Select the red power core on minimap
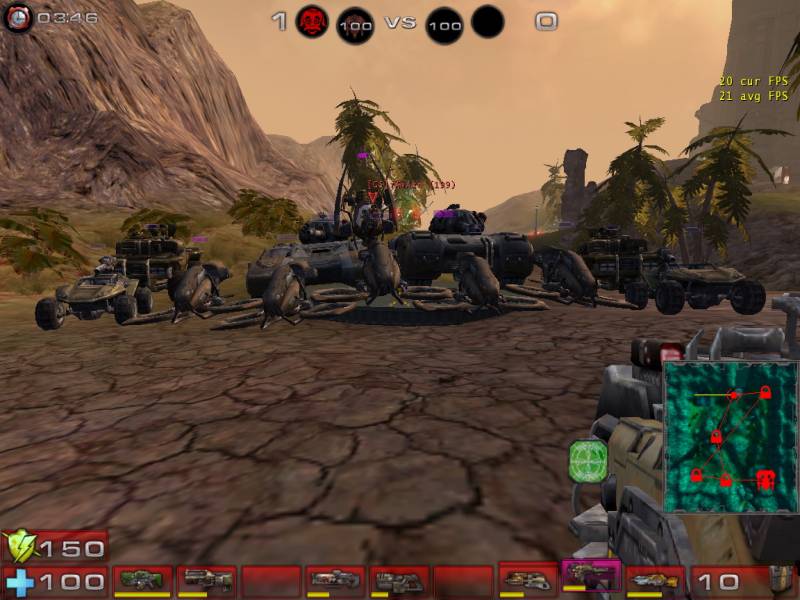The width and height of the screenshot is (800, 600). click(x=767, y=478)
